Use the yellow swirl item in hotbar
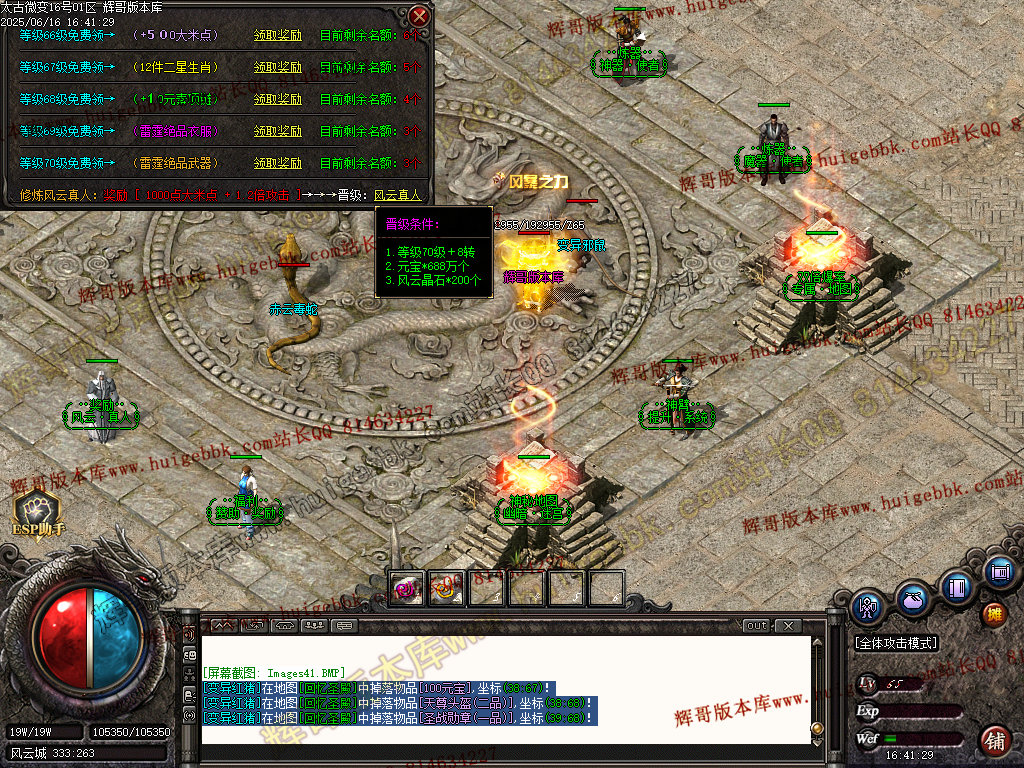The image size is (1024, 768). point(446,588)
